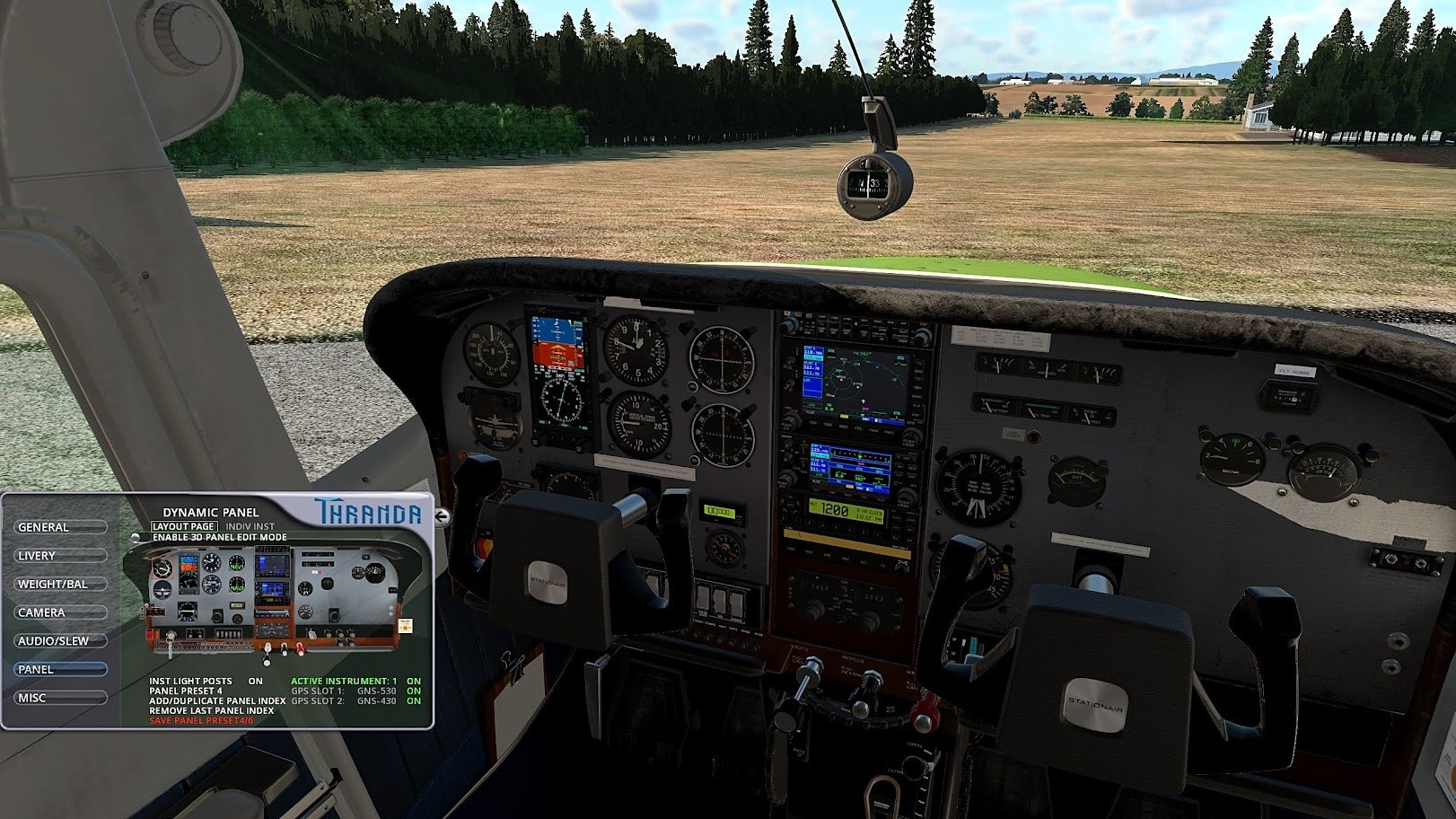Click Add/Duplicate Panel Index
The width and height of the screenshot is (1456, 819).
pos(217,700)
